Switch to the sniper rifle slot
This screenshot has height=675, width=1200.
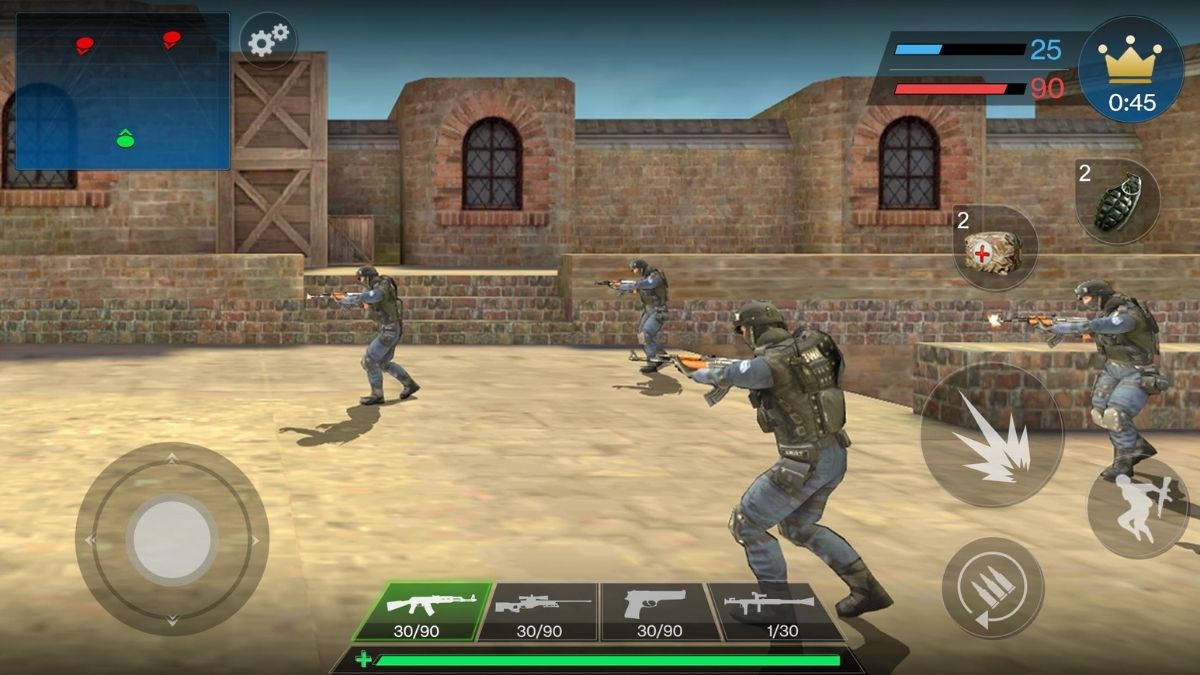coord(539,611)
